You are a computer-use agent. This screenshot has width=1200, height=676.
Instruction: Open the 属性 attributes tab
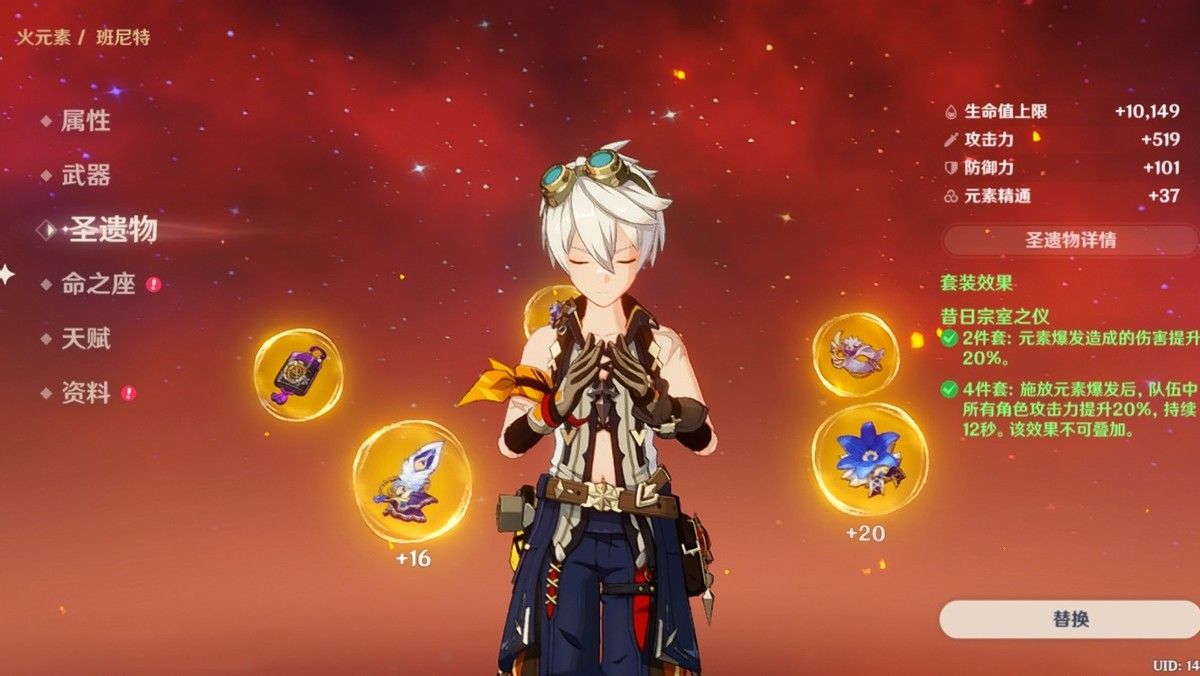pos(85,122)
